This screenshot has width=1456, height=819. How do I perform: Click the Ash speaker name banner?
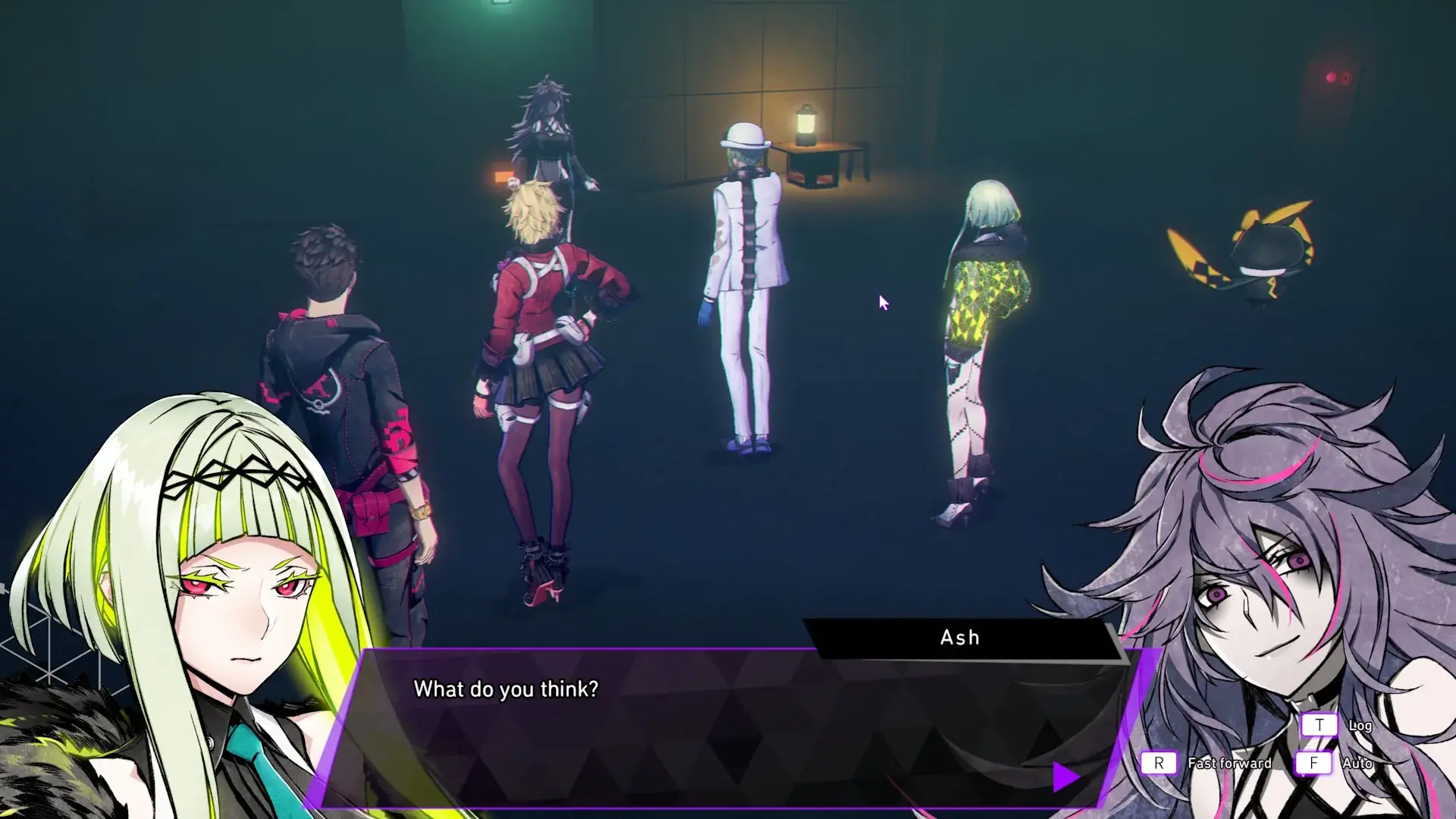[959, 638]
